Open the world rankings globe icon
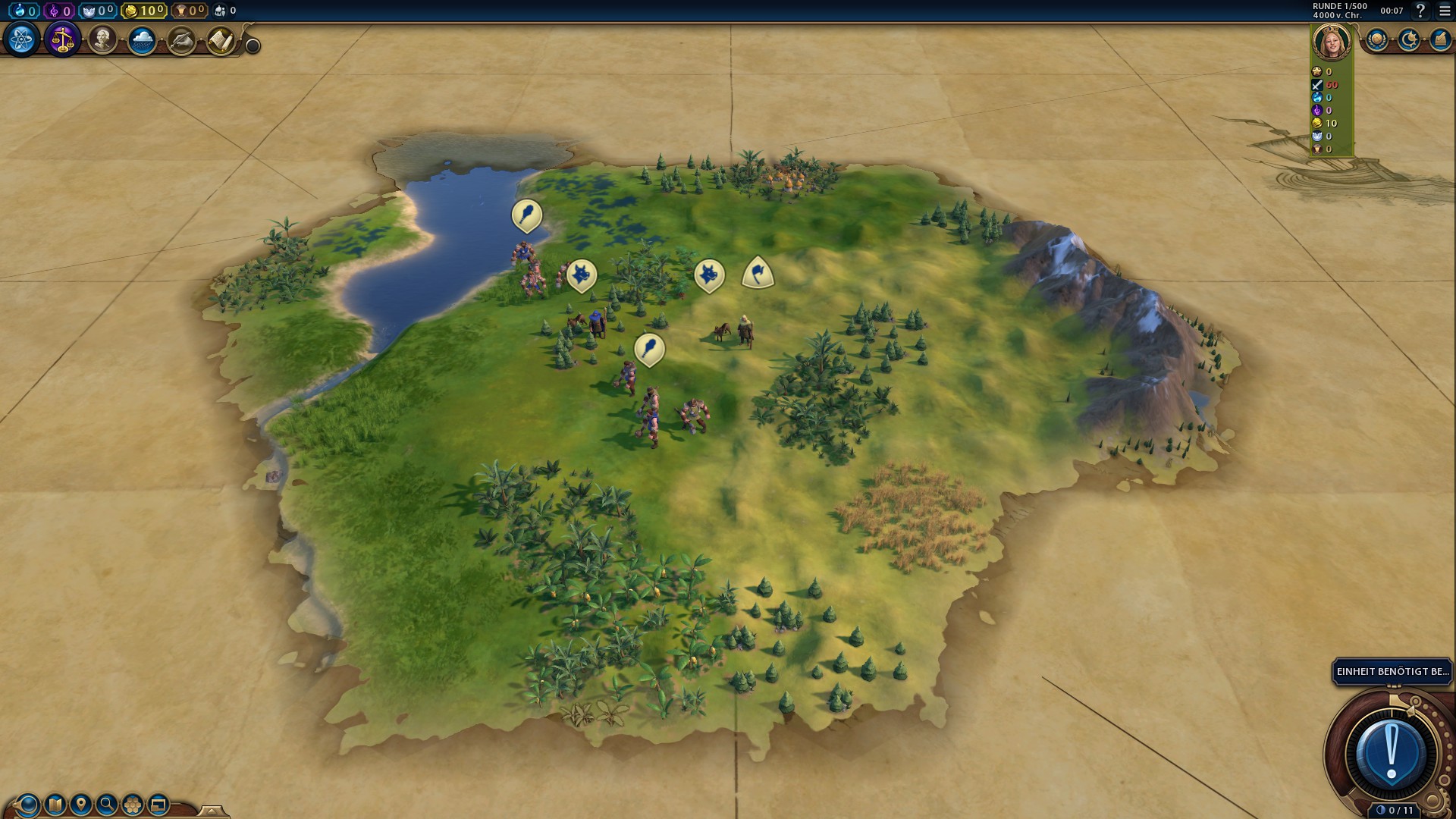Viewport: 1456px width, 819px height. [x=1377, y=39]
